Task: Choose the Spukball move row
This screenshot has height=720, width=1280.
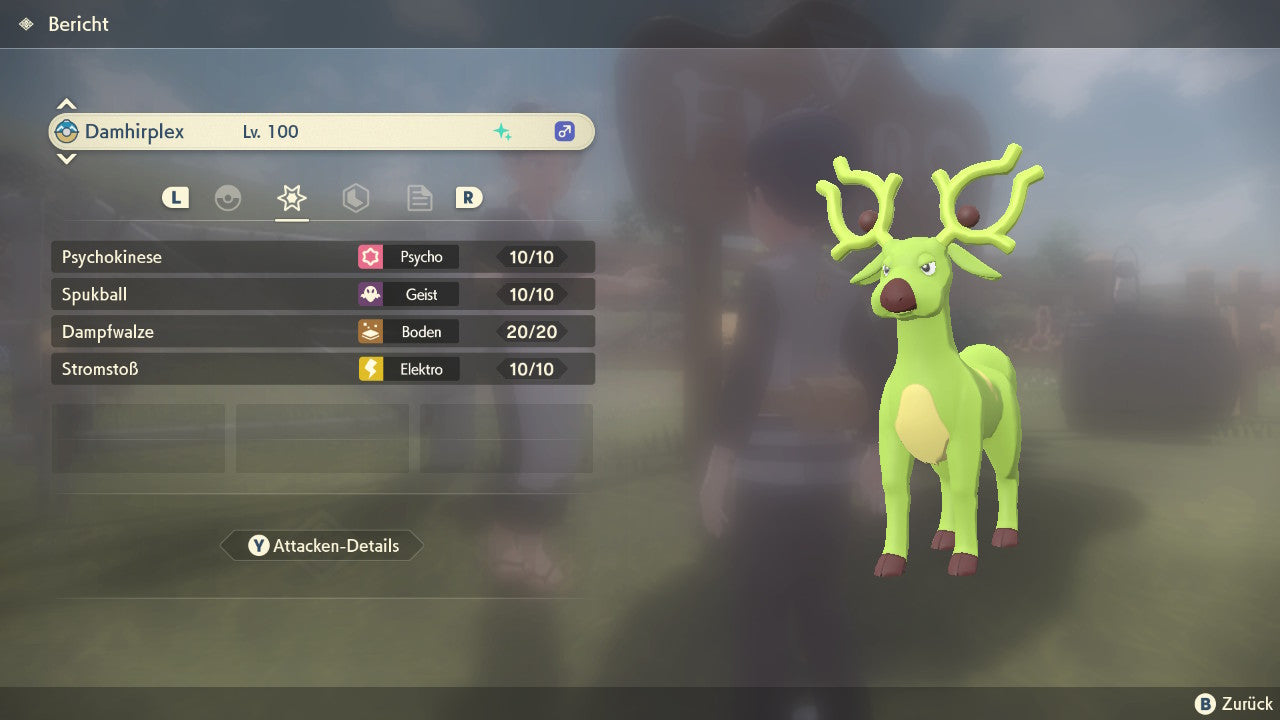Action: pyautogui.click(x=322, y=295)
